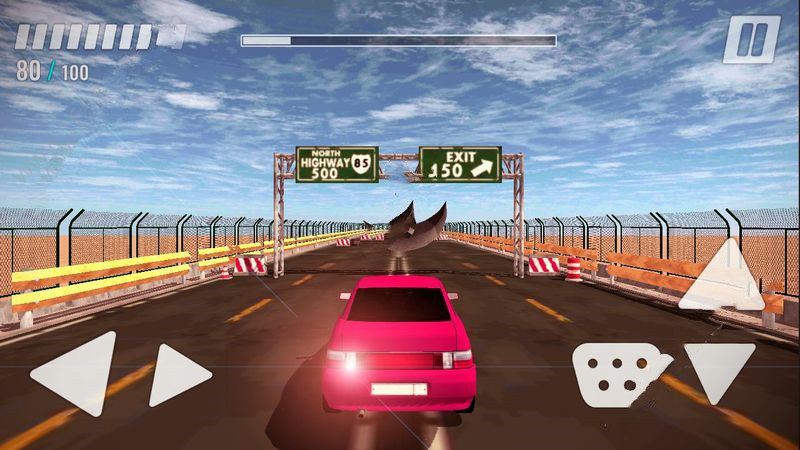Tap the dotted pedal button
Viewport: 800px width, 450px height.
[620, 372]
